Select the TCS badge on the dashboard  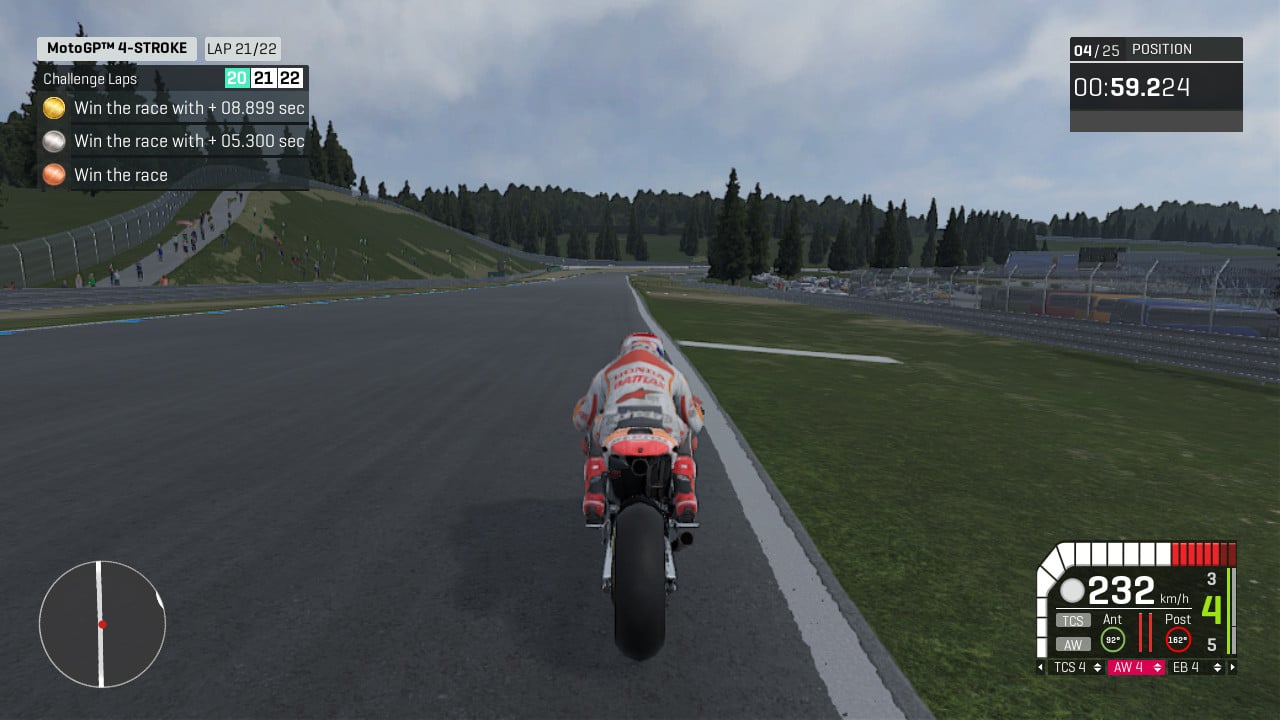[1072, 620]
